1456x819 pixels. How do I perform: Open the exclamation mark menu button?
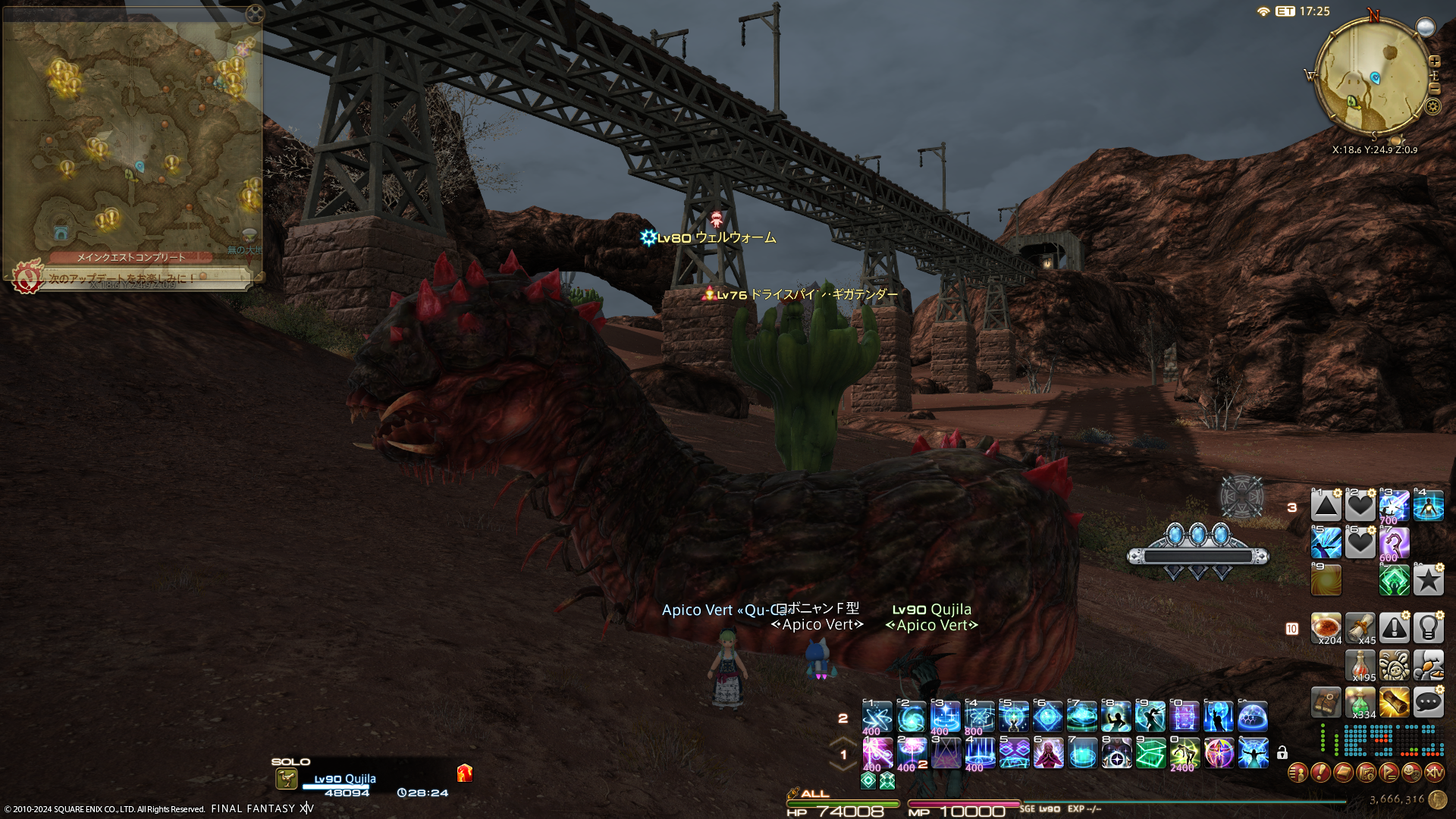tap(1320, 773)
